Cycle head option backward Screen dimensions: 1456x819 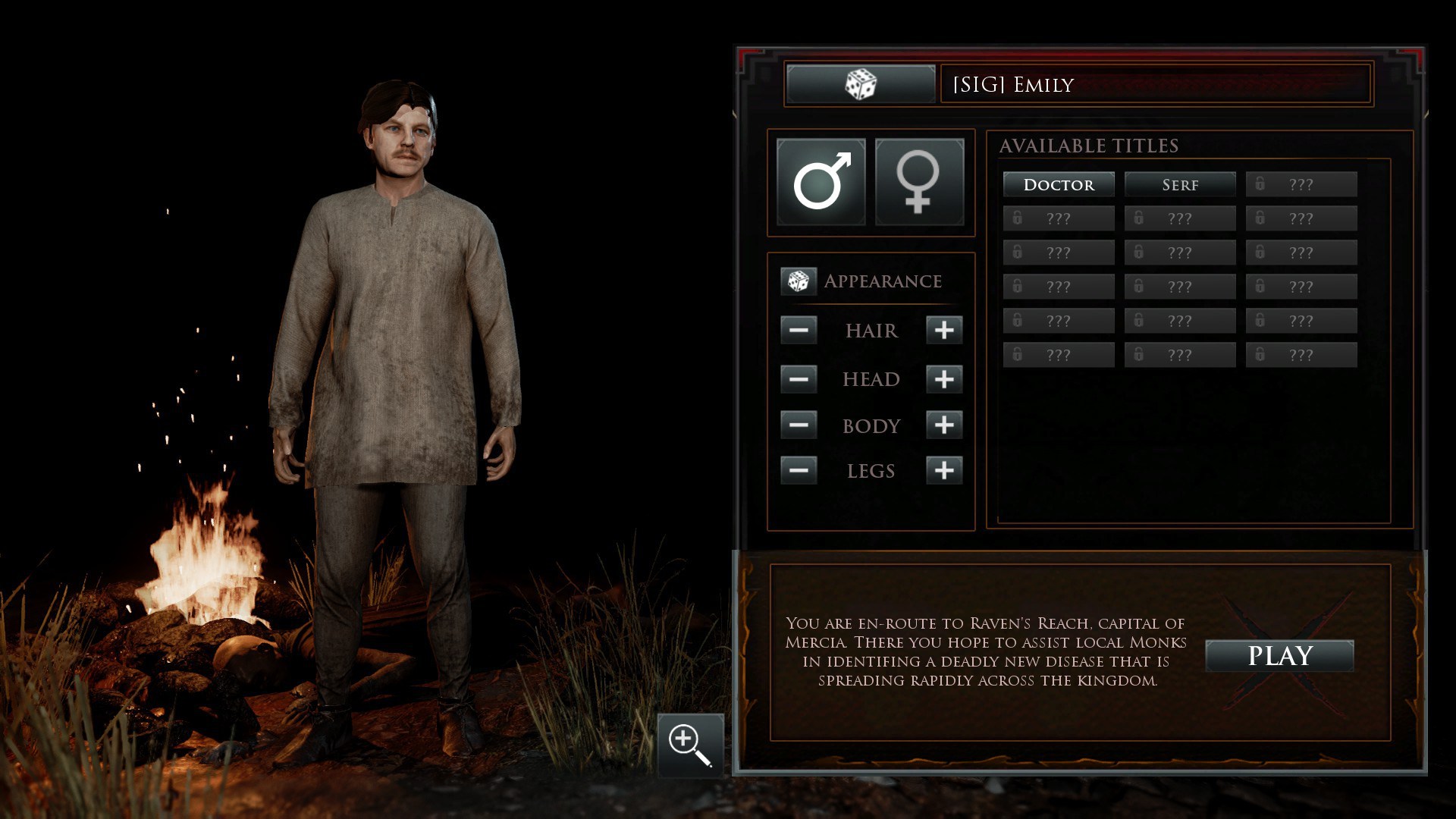(x=799, y=379)
